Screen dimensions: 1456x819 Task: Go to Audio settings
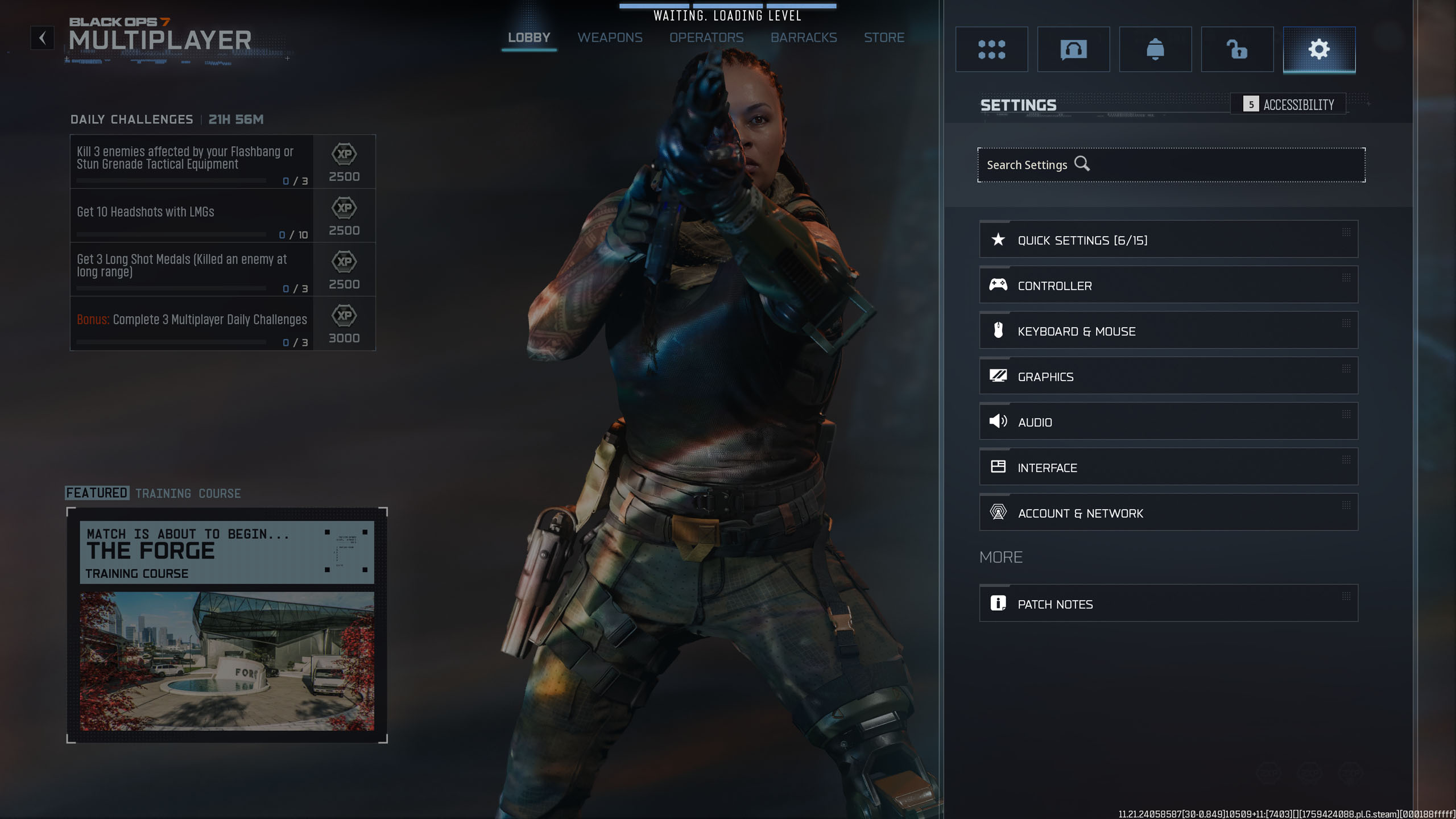click(1168, 421)
